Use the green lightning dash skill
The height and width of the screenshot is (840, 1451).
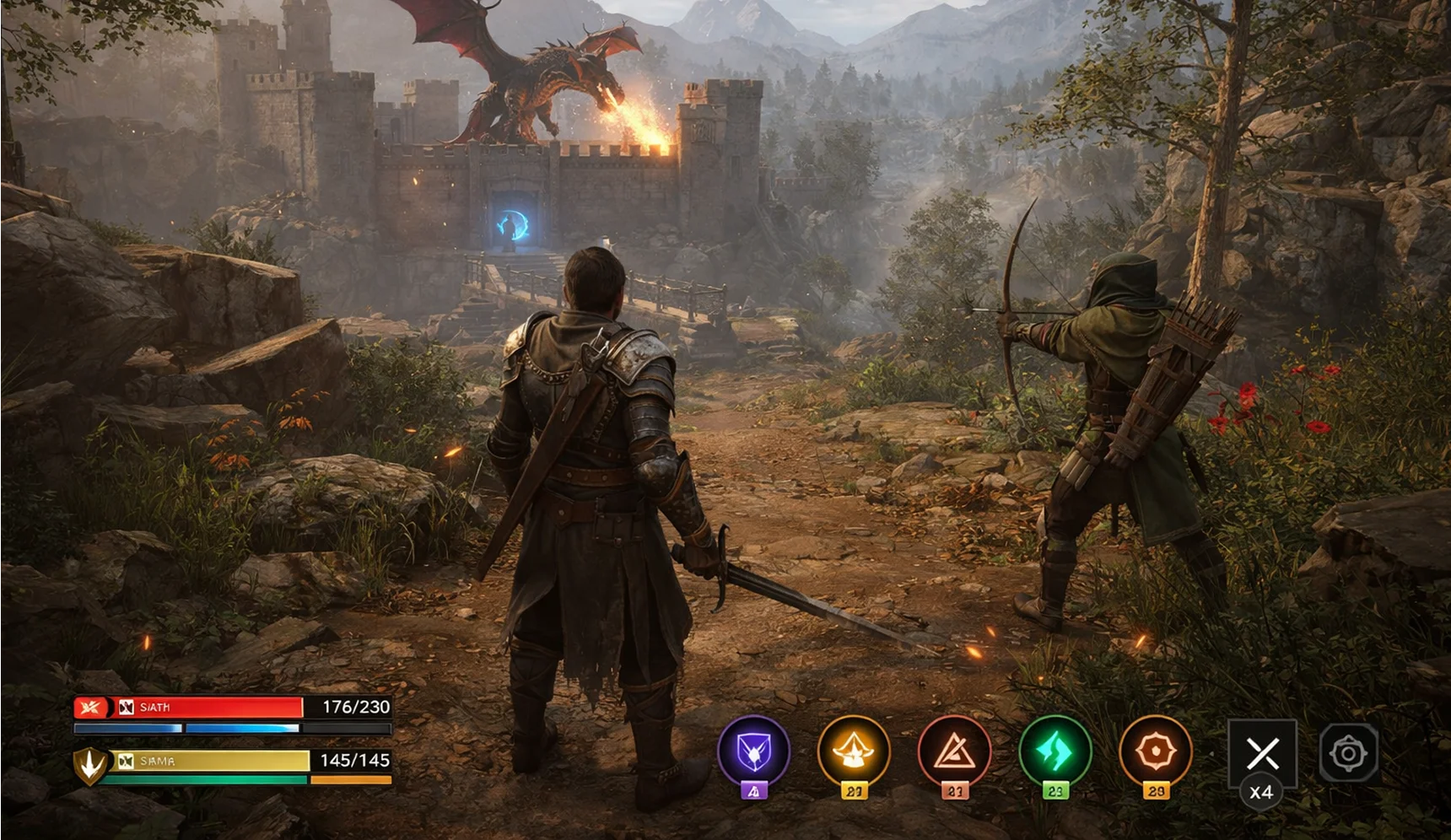click(x=1055, y=751)
